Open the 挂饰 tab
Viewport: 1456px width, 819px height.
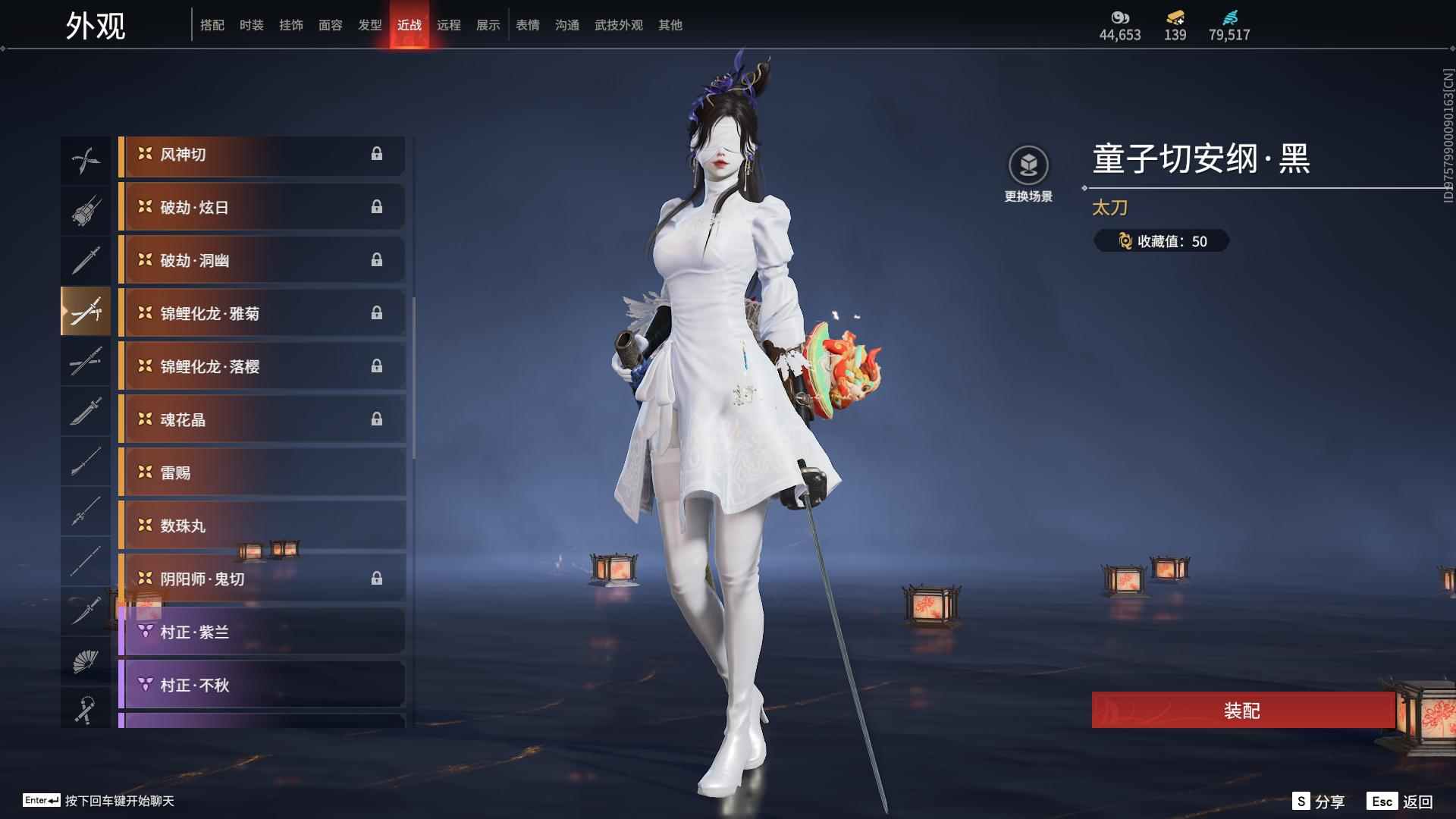coord(290,25)
